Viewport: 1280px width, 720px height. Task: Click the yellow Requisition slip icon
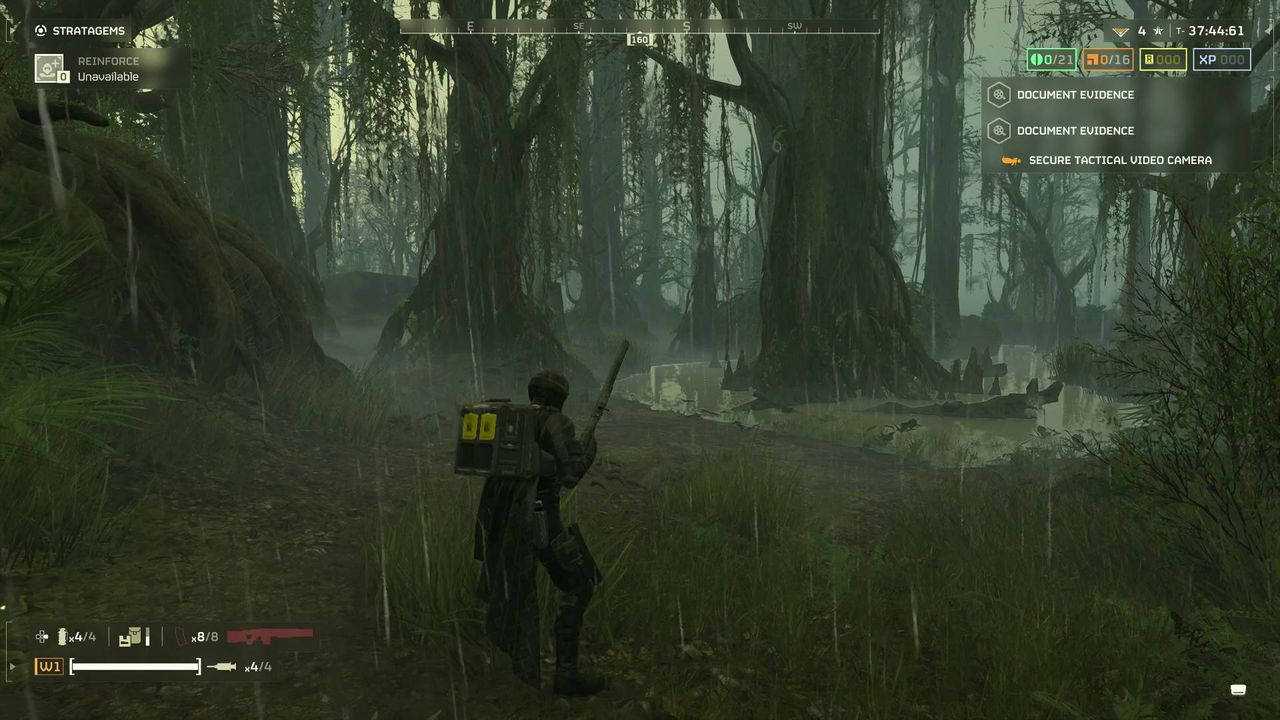click(x=1150, y=59)
